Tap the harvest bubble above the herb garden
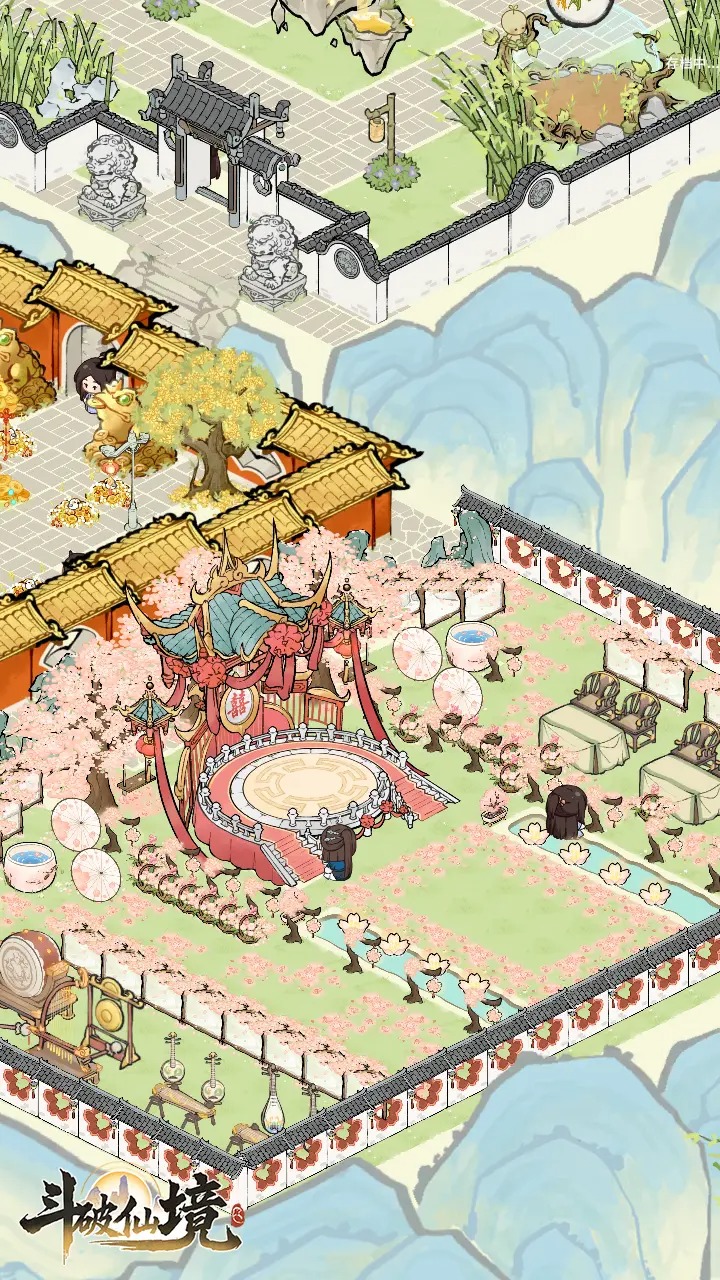This screenshot has height=1280, width=720. 580,8
